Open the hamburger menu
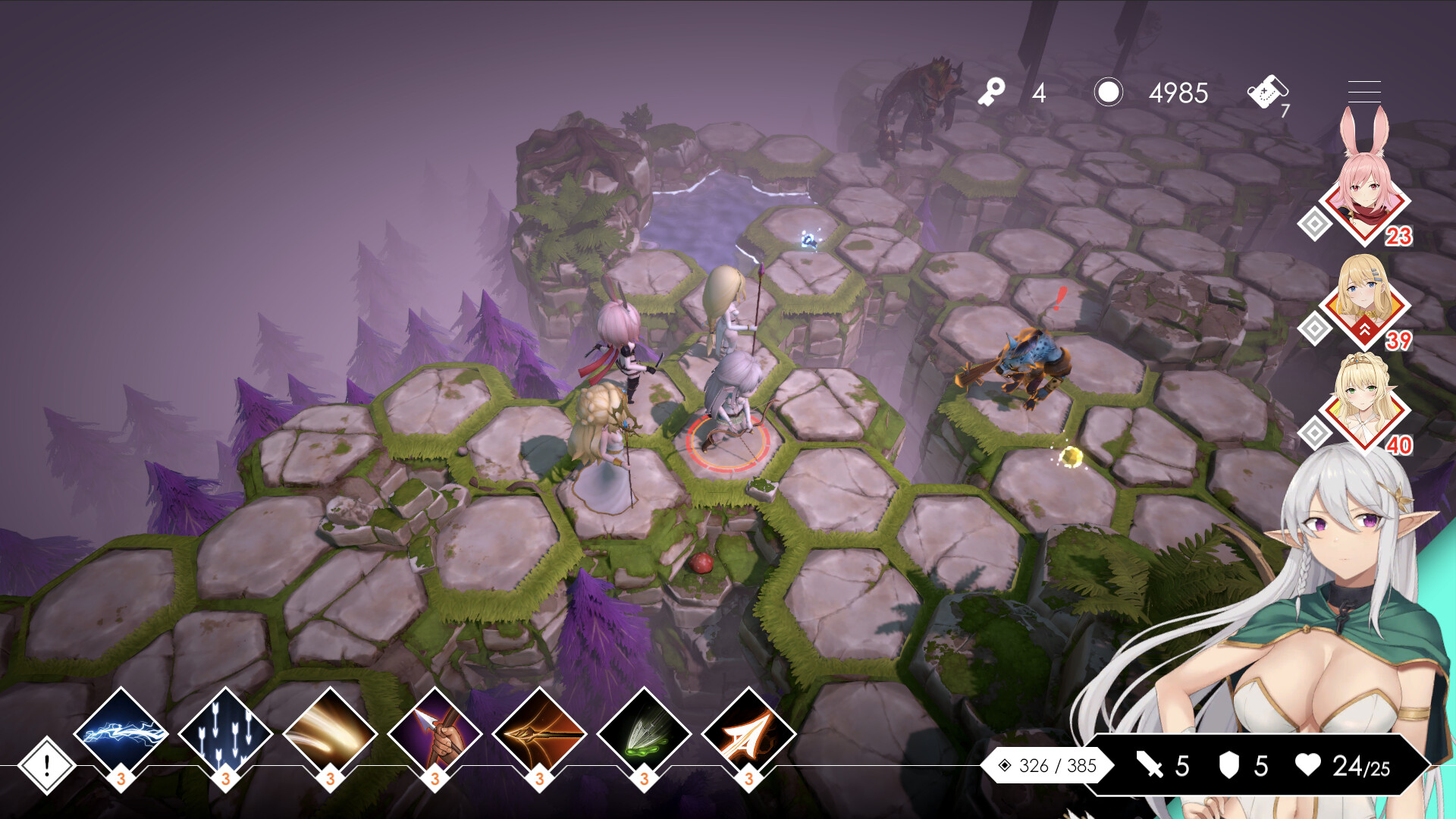Viewport: 1456px width, 819px height. click(1363, 91)
